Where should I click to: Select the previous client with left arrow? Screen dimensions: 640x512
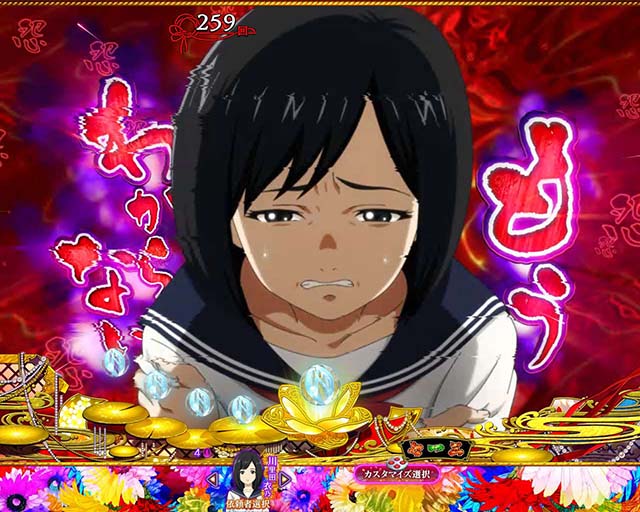[x=213, y=479]
